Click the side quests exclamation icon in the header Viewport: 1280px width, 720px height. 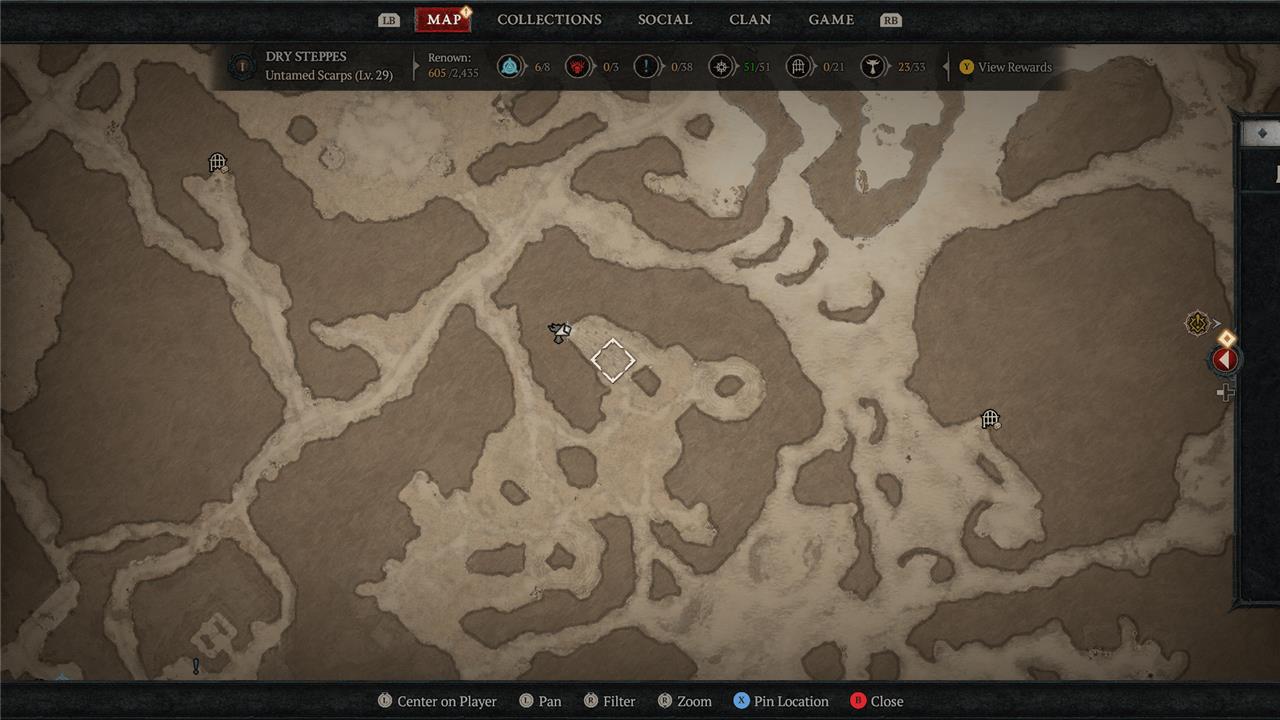click(x=647, y=67)
